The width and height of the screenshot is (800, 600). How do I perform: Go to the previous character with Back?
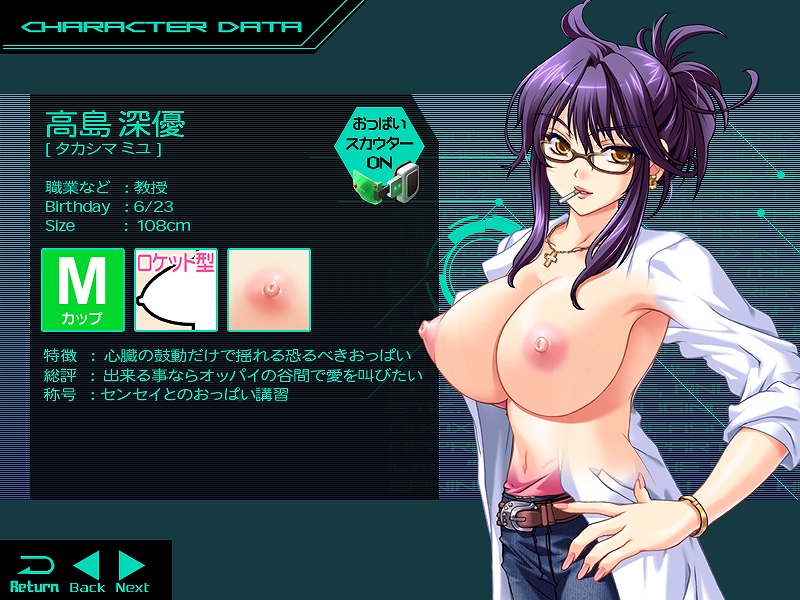tap(87, 572)
